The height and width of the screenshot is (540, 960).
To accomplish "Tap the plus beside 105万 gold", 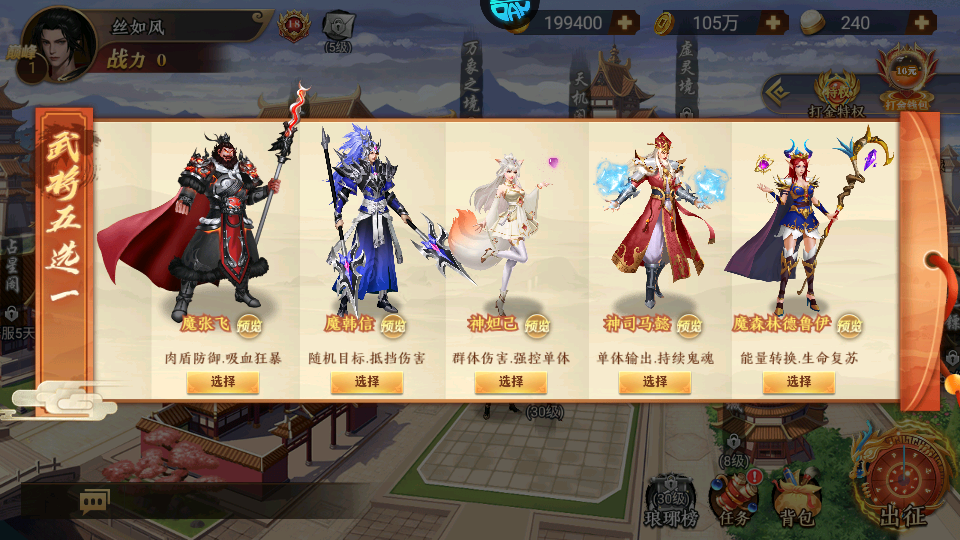I will click(774, 23).
